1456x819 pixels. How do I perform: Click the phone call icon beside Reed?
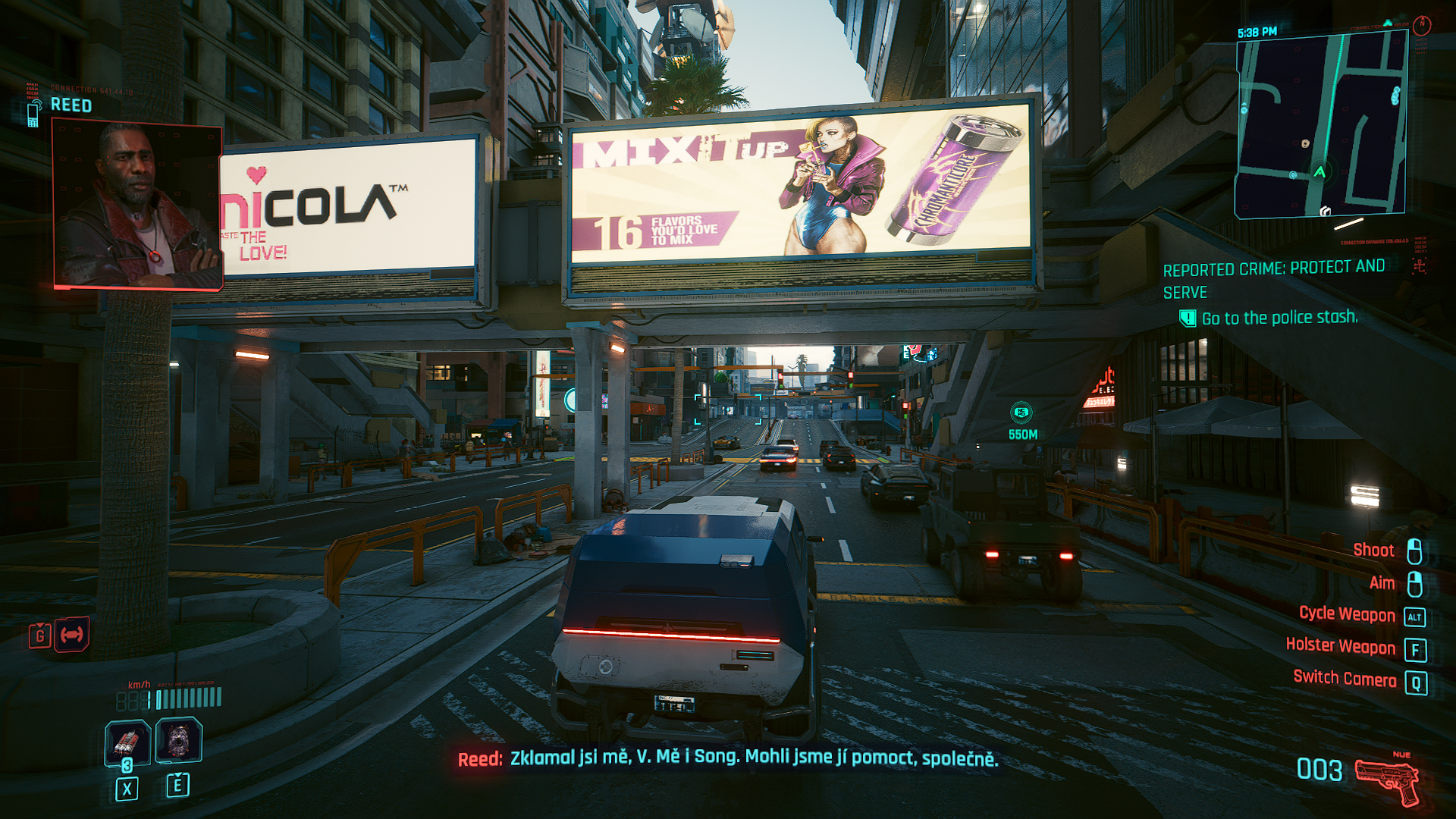(33, 114)
